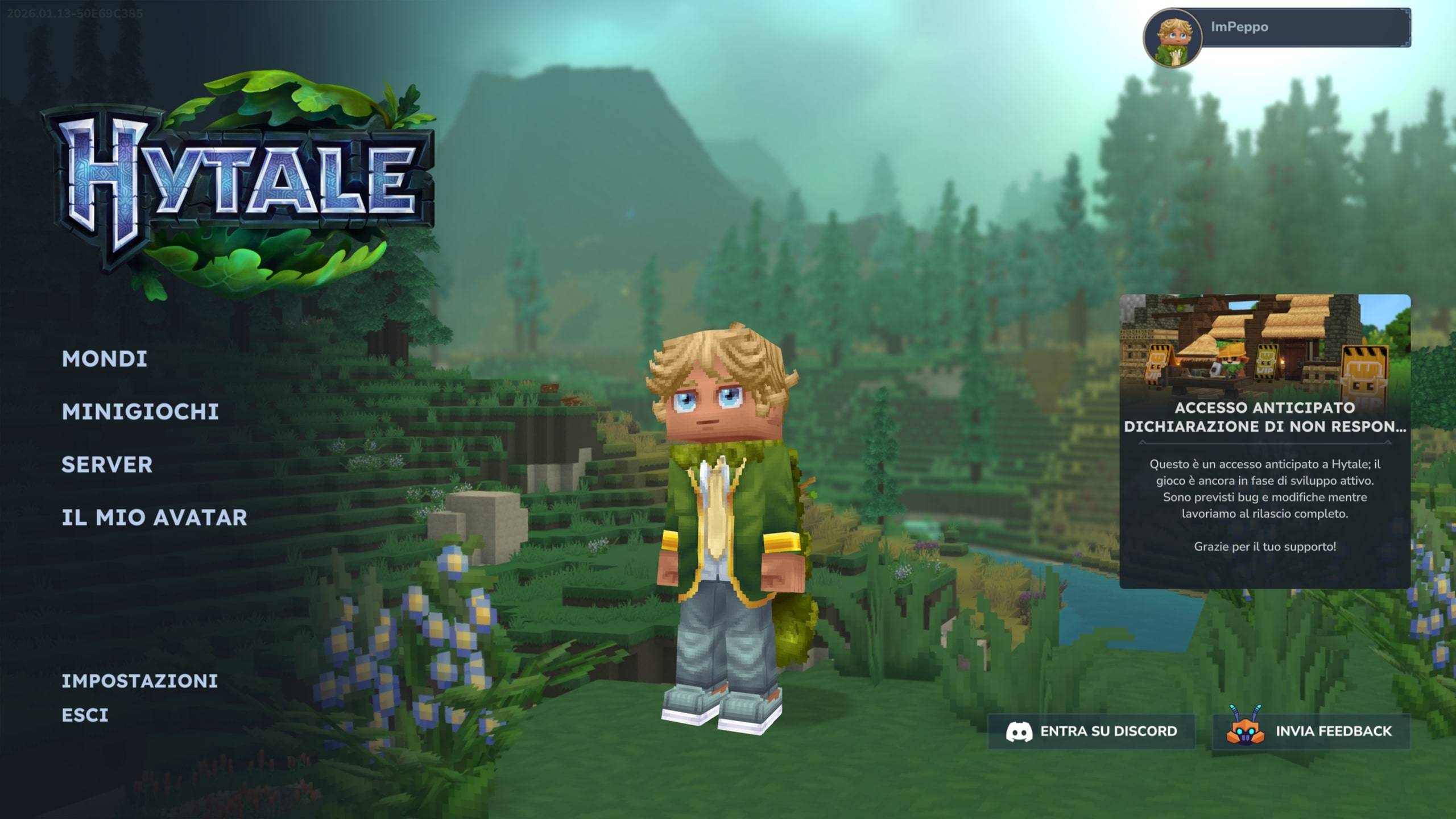This screenshot has height=819, width=1456.
Task: Open the ImPeppo profile avatar icon
Action: [1172, 39]
